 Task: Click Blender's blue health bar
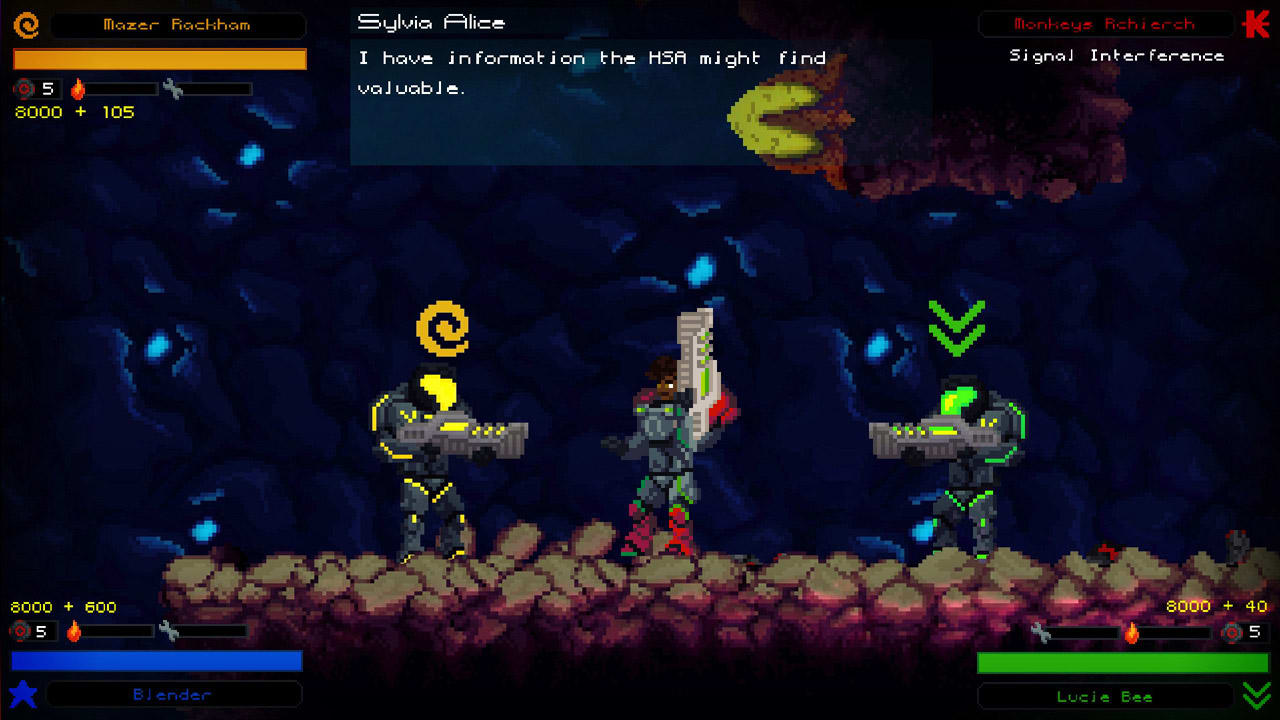point(155,661)
